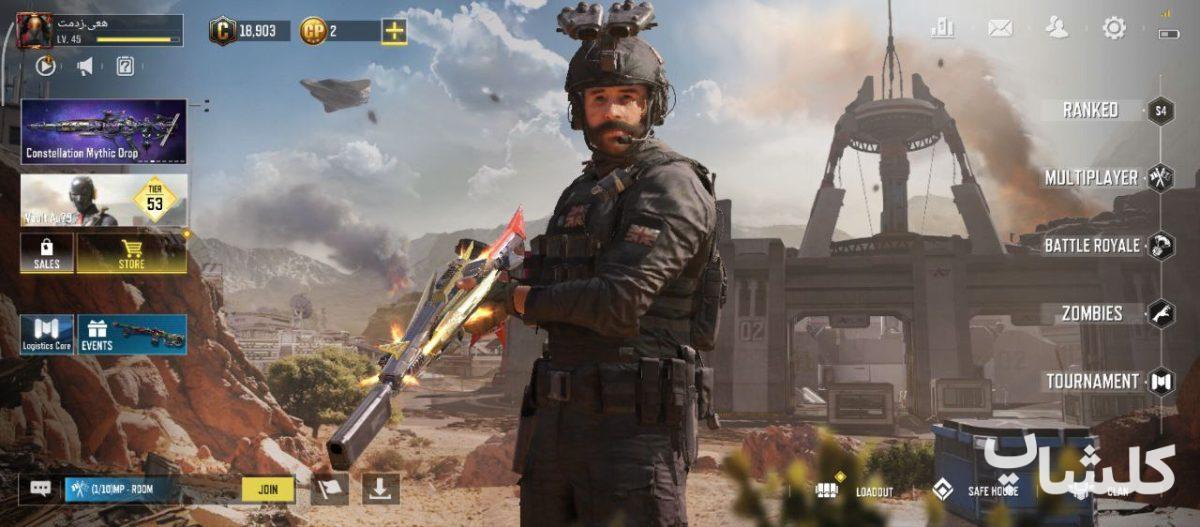Open the Logistics Core tile
The image size is (1200, 527).
47,335
